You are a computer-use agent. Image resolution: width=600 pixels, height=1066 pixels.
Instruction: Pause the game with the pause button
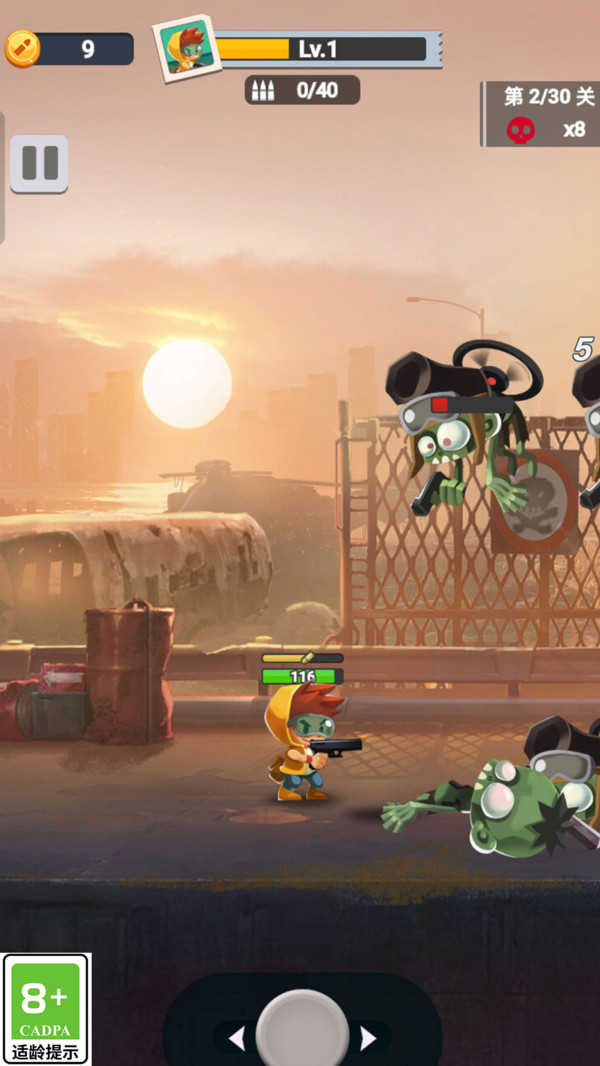click(39, 163)
